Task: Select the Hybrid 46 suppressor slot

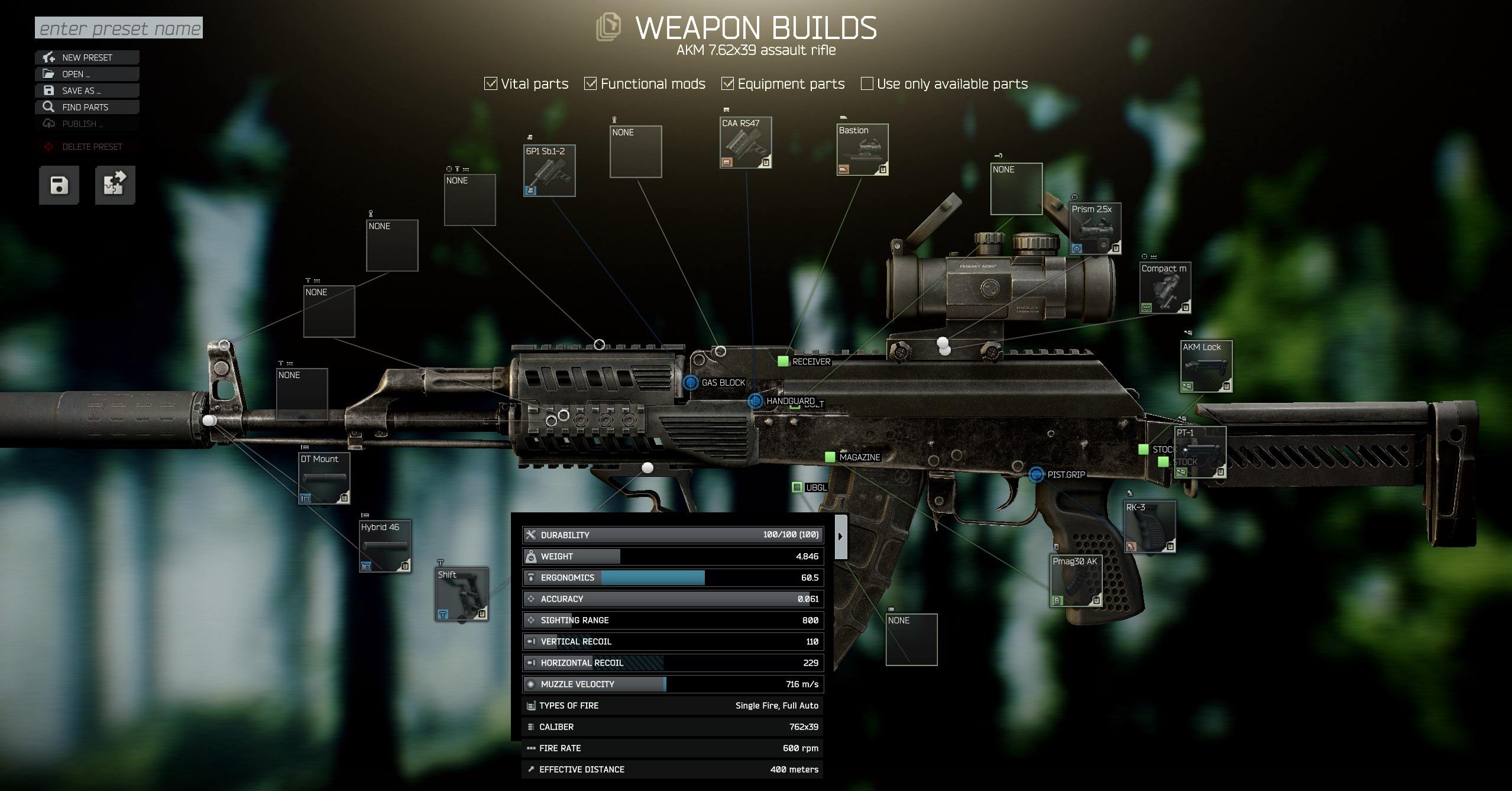Action: [386, 546]
